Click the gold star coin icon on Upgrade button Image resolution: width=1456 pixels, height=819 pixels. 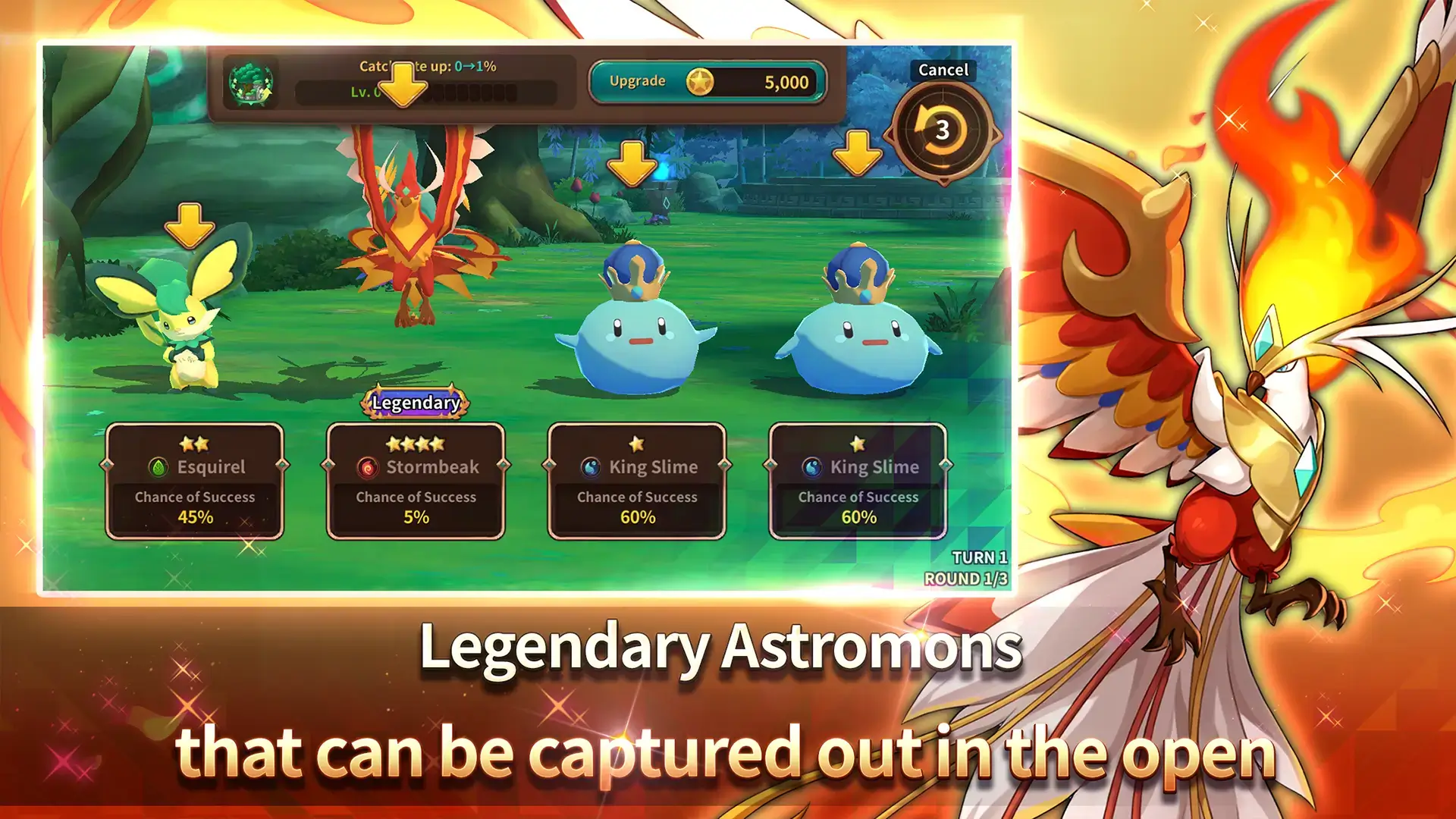click(701, 80)
